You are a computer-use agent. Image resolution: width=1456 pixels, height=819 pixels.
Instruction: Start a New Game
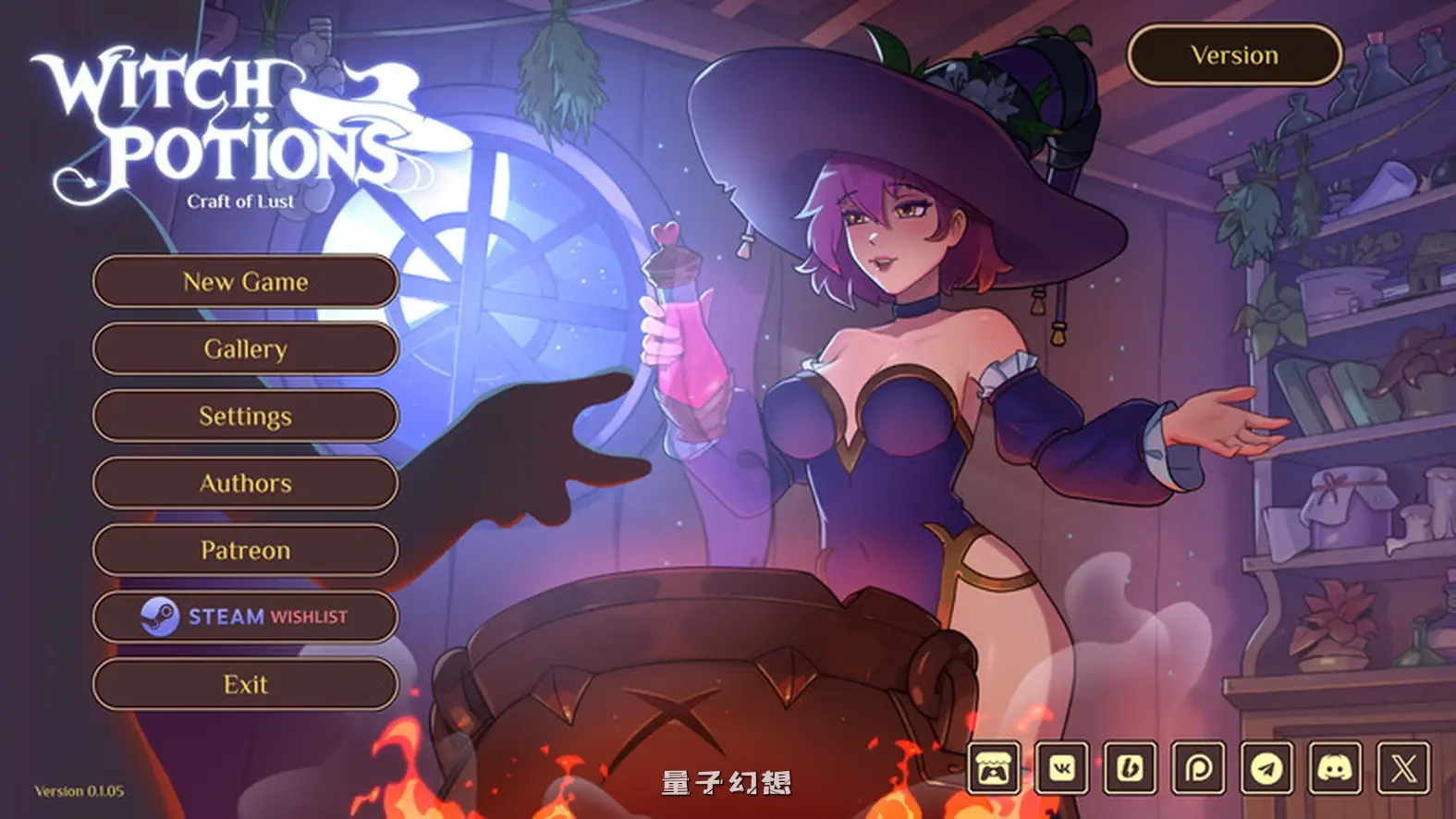pyautogui.click(x=245, y=282)
